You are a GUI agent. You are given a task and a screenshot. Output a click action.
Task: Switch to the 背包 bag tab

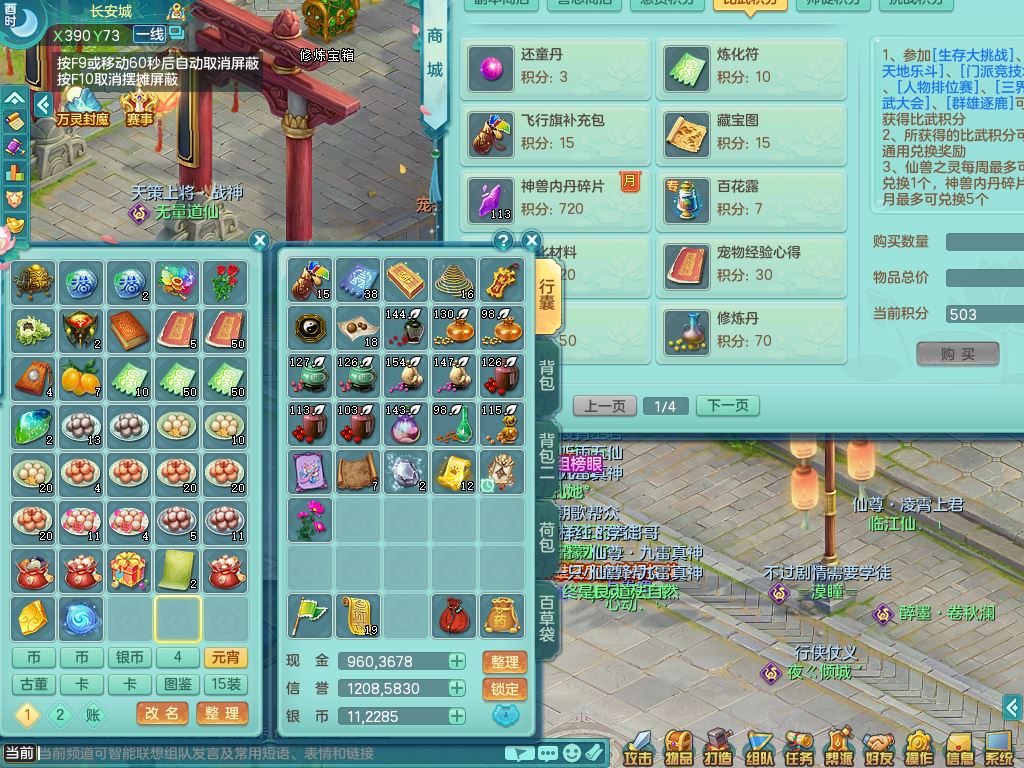click(547, 374)
